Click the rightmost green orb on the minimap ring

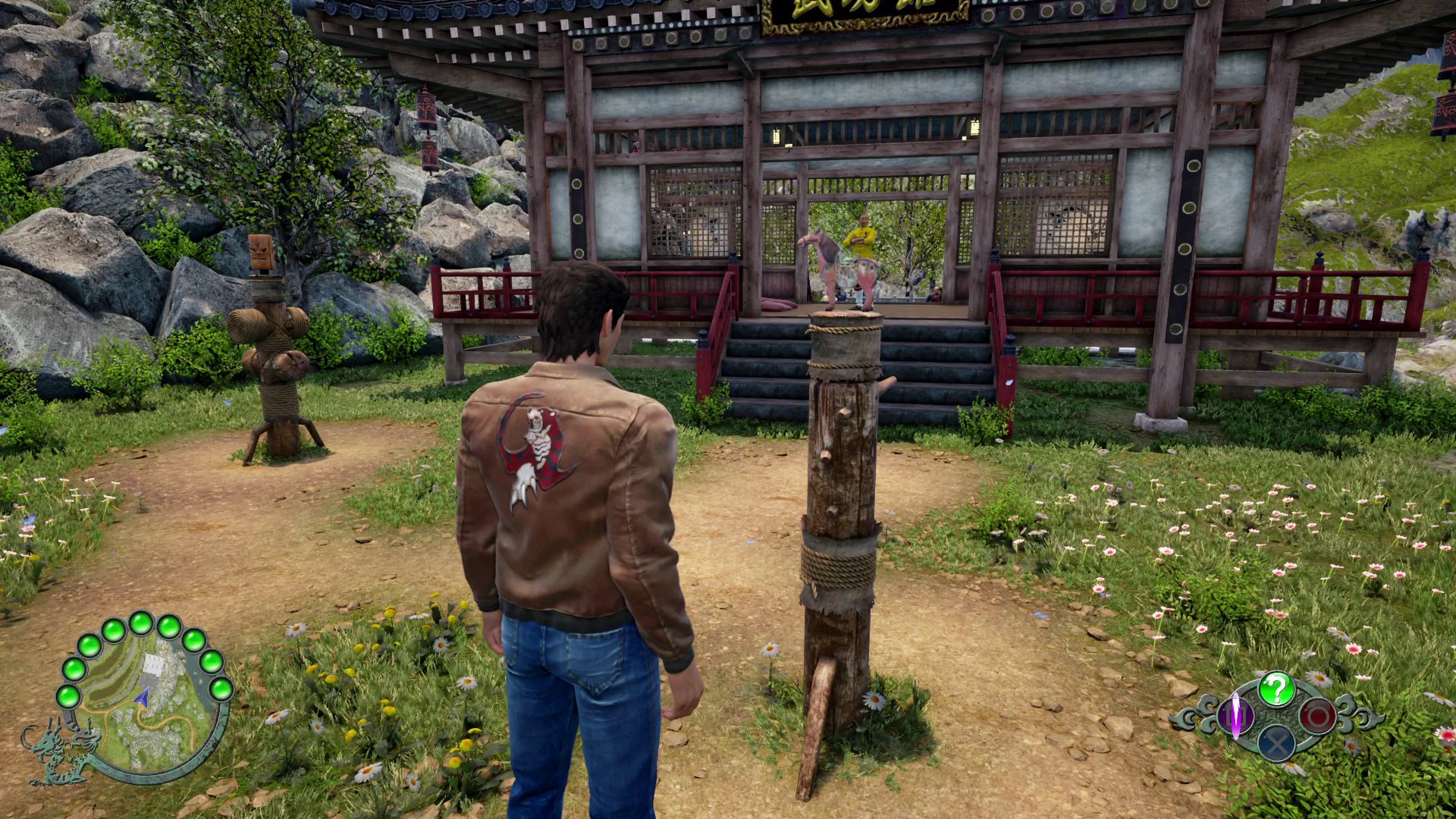tap(224, 689)
